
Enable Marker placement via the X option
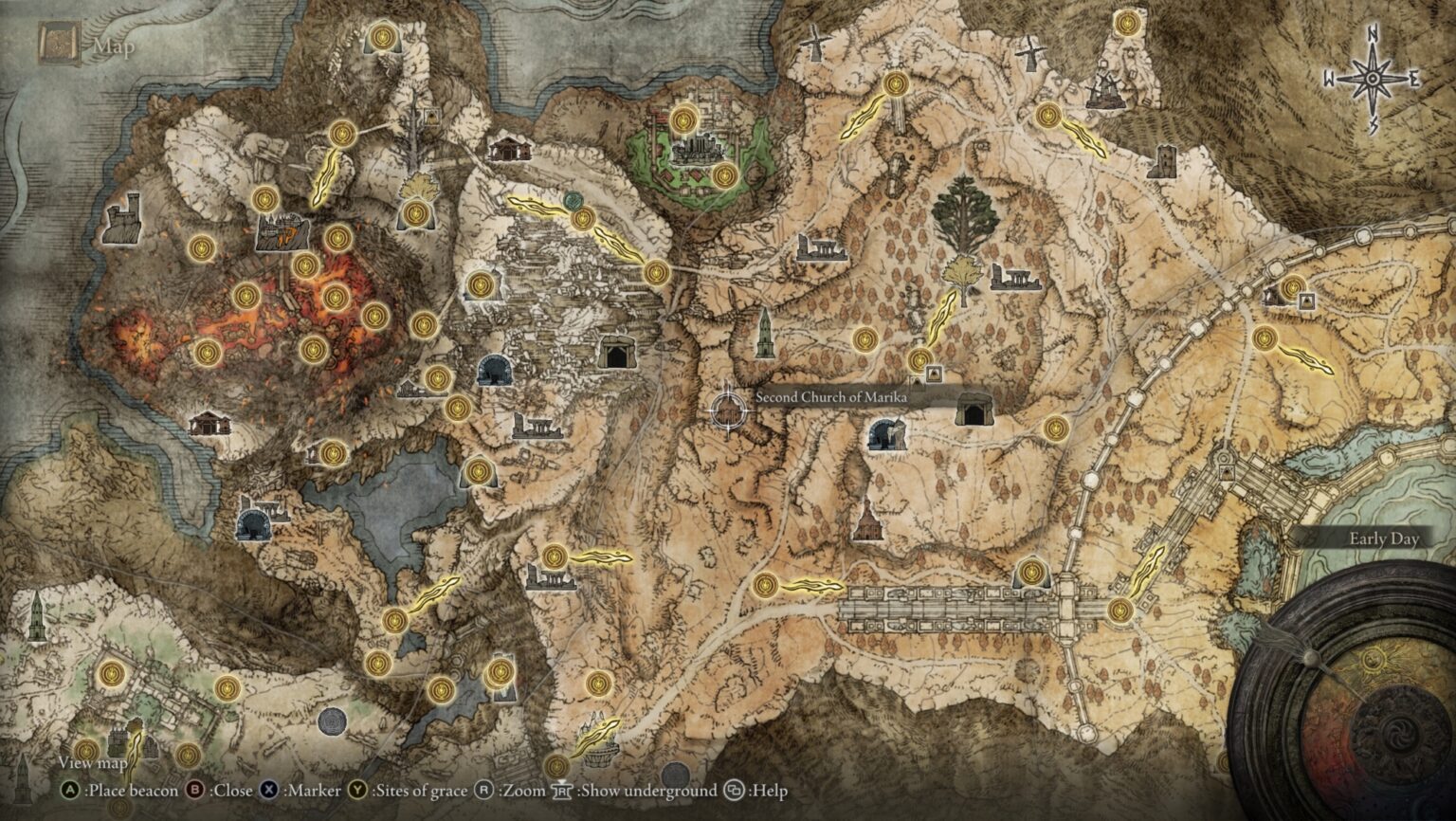(269, 789)
